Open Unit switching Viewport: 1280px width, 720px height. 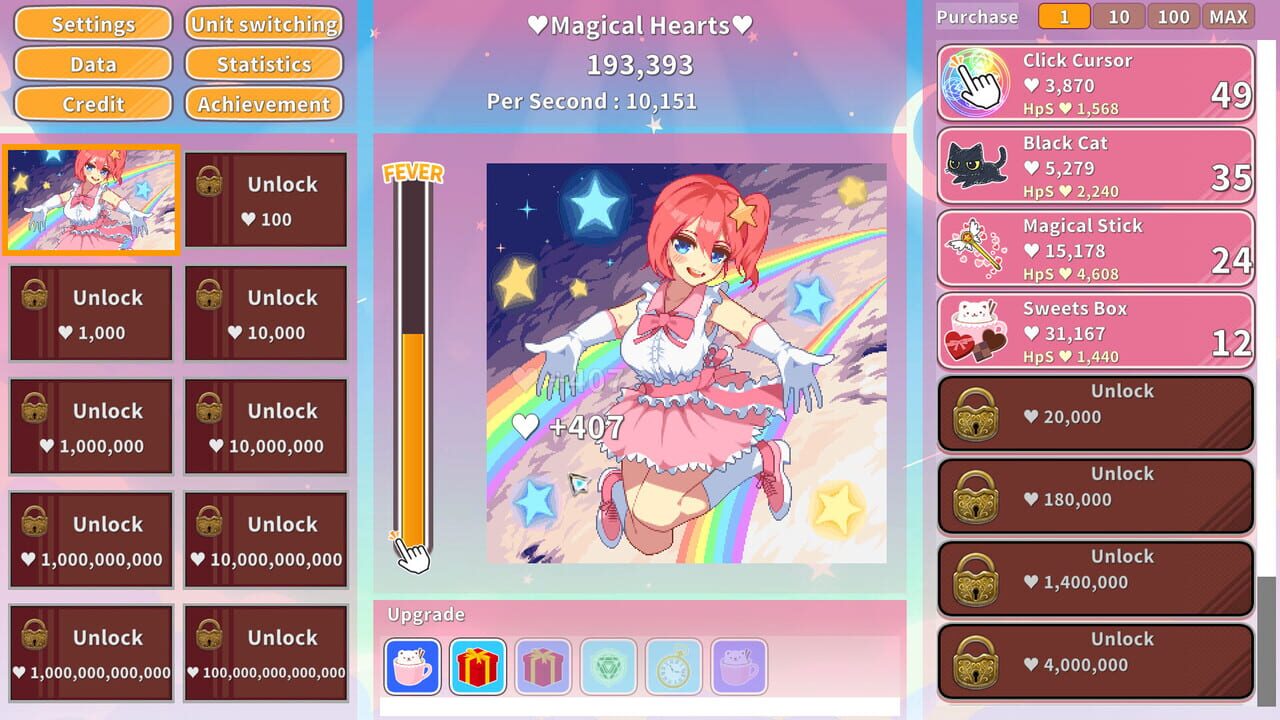point(263,24)
